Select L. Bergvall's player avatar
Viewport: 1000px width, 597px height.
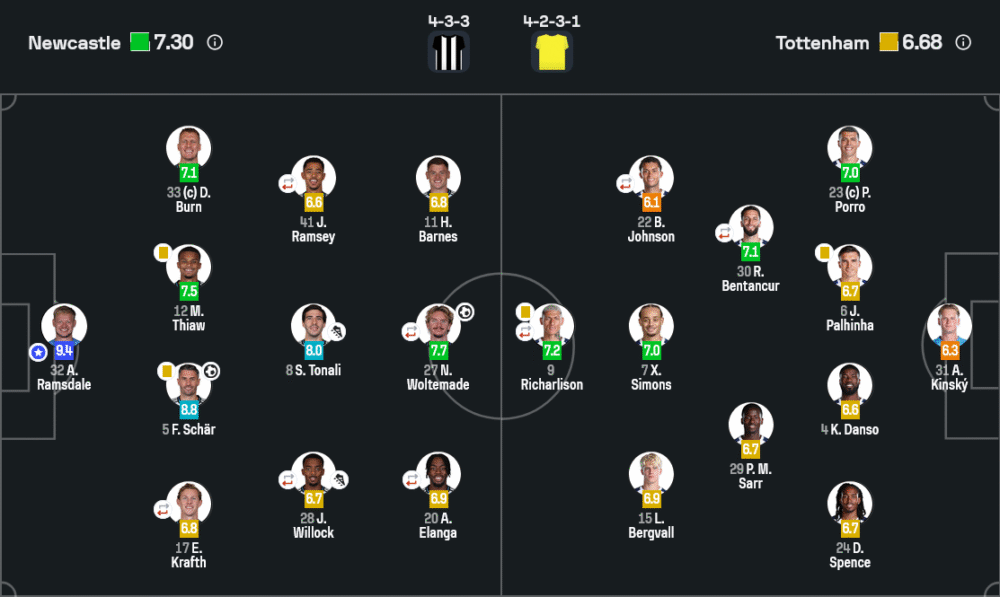651,474
